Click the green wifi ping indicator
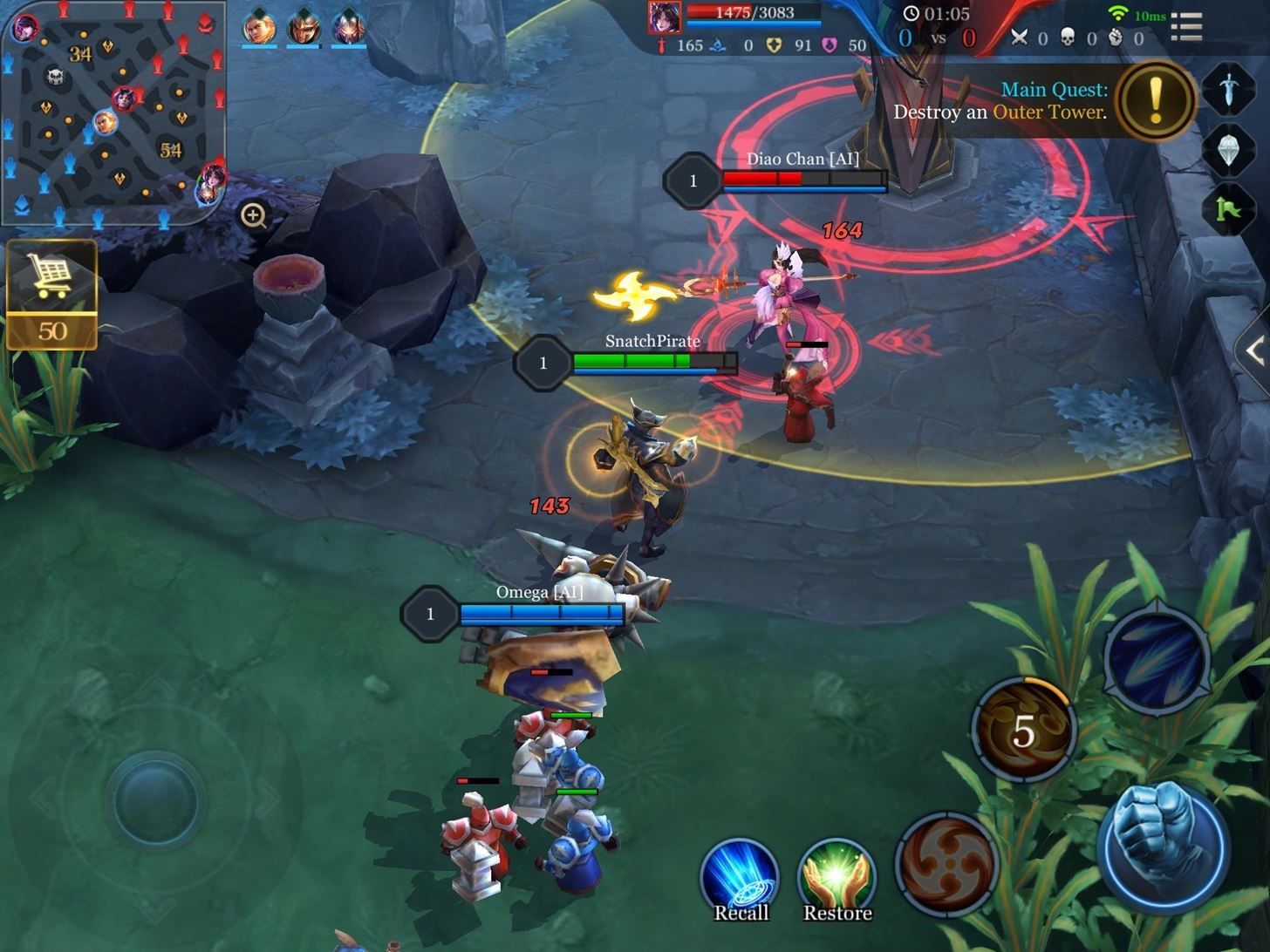Image resolution: width=1270 pixels, height=952 pixels. click(1120, 12)
